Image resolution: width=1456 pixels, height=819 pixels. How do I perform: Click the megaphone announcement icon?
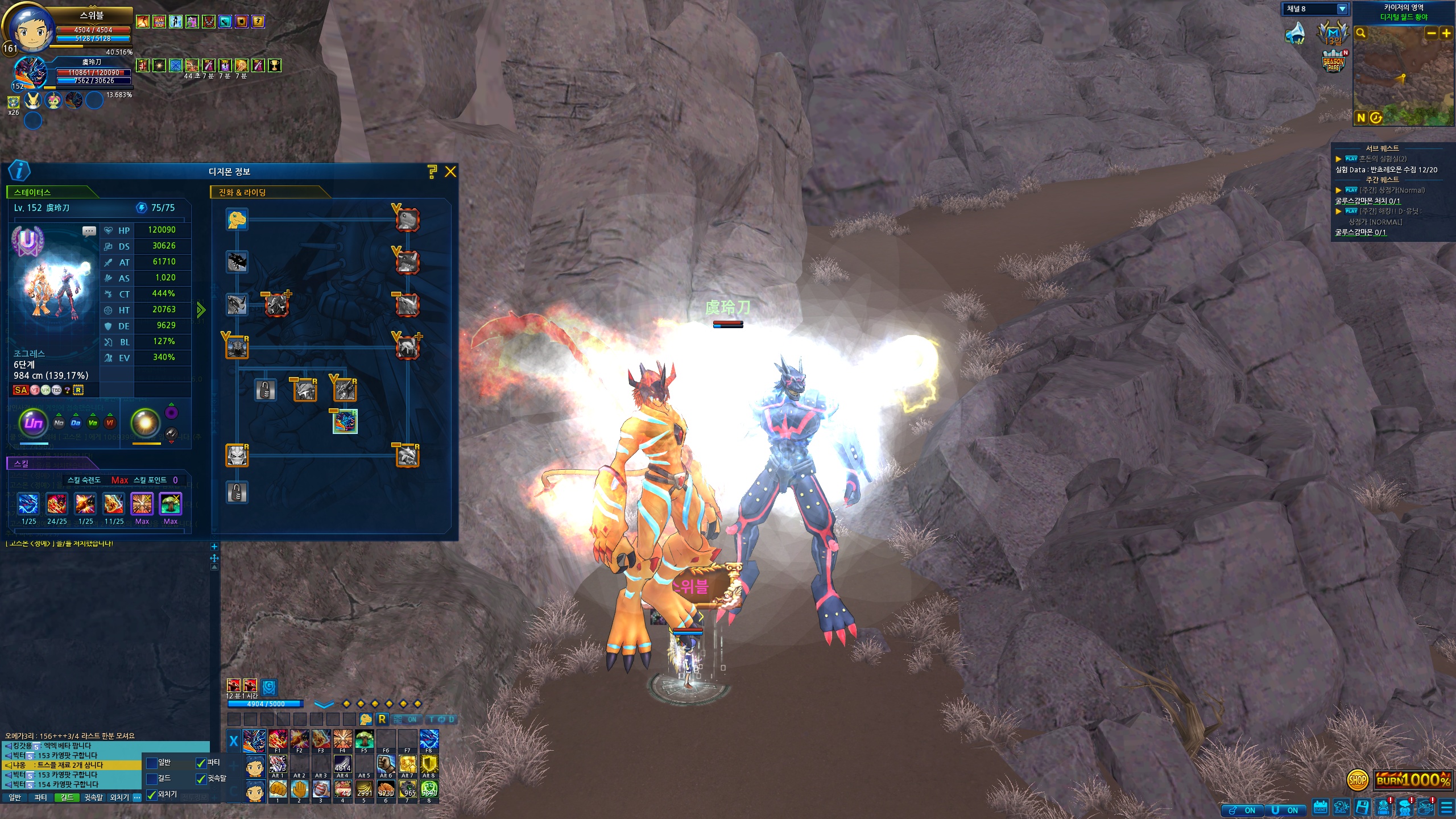pyautogui.click(x=1296, y=33)
